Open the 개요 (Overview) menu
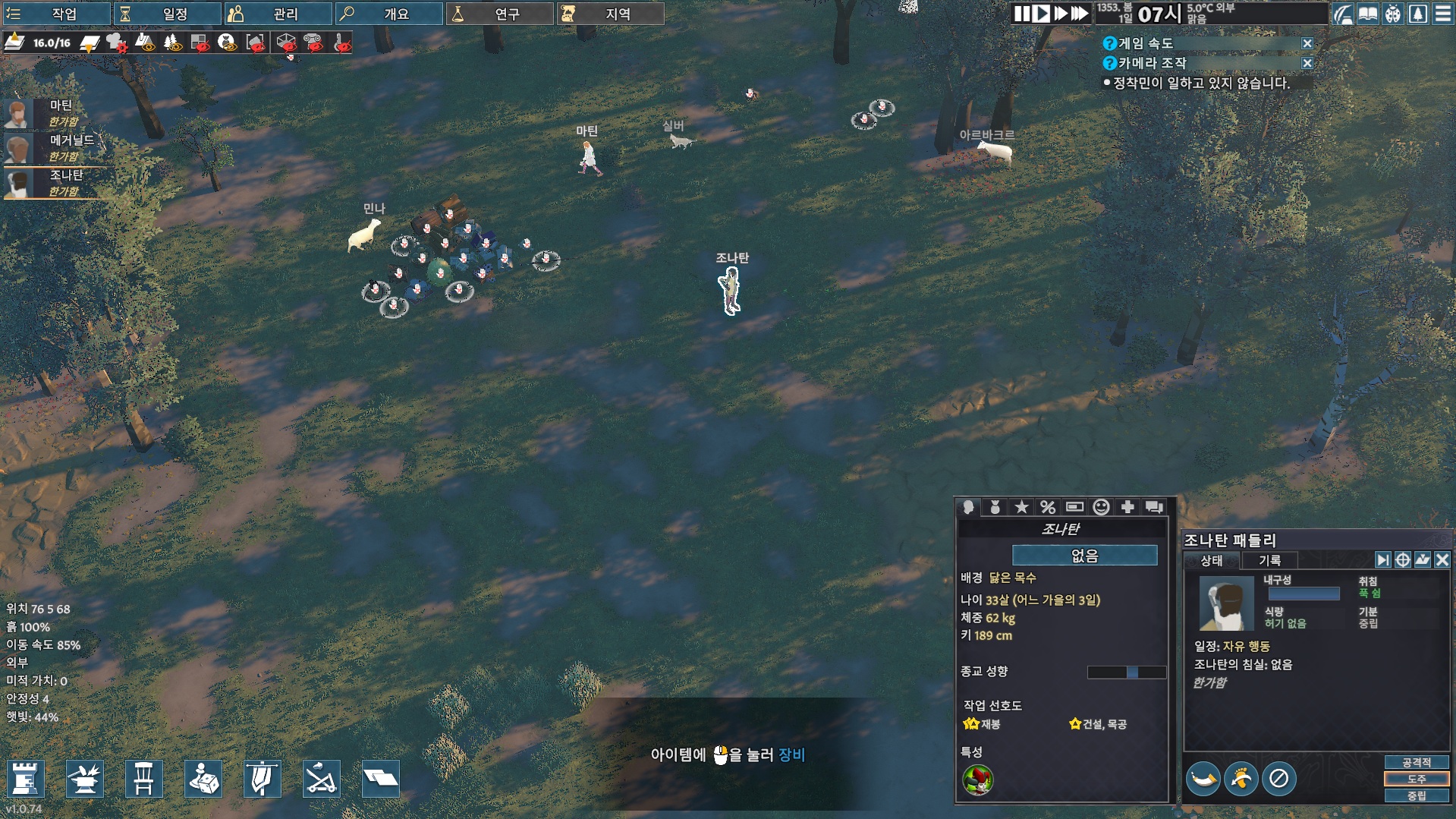Image resolution: width=1456 pixels, height=819 pixels. click(388, 14)
